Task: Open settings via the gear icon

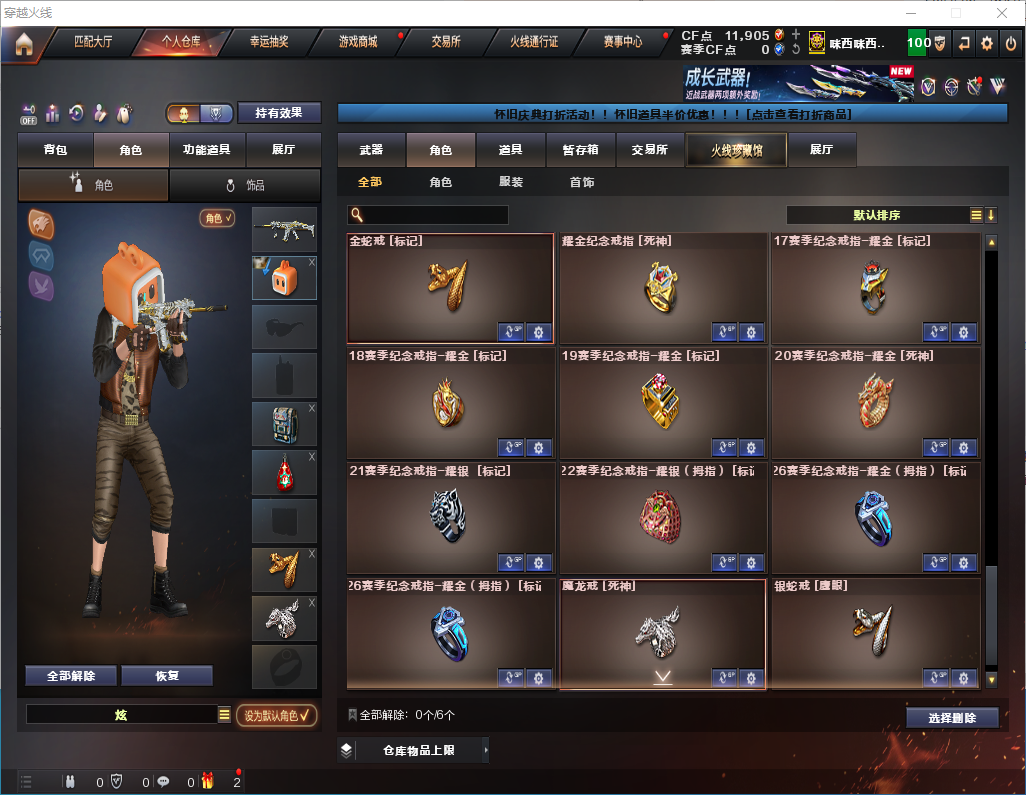Action: coord(987,43)
